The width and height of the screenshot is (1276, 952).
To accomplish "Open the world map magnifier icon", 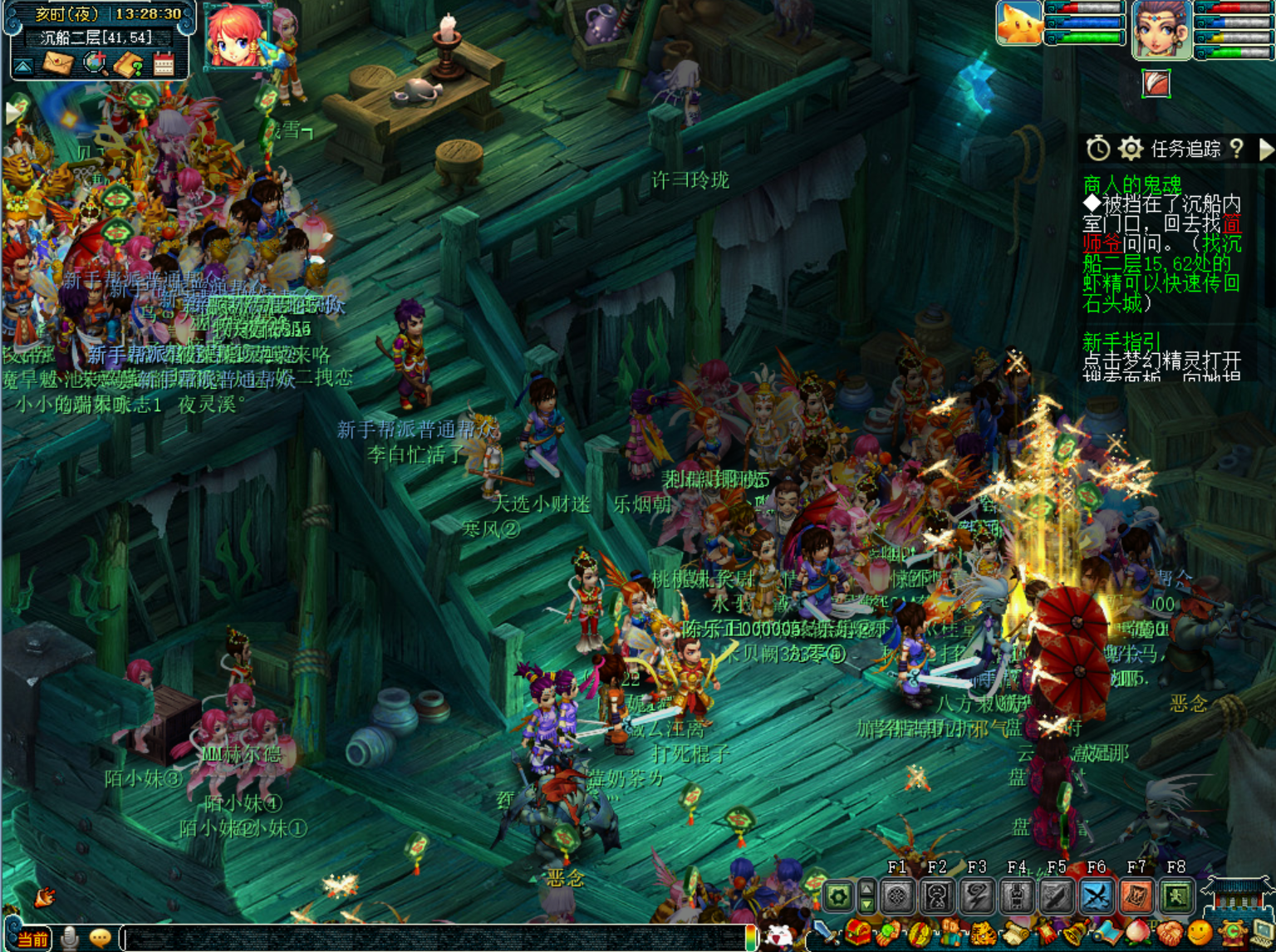I will point(96,63).
